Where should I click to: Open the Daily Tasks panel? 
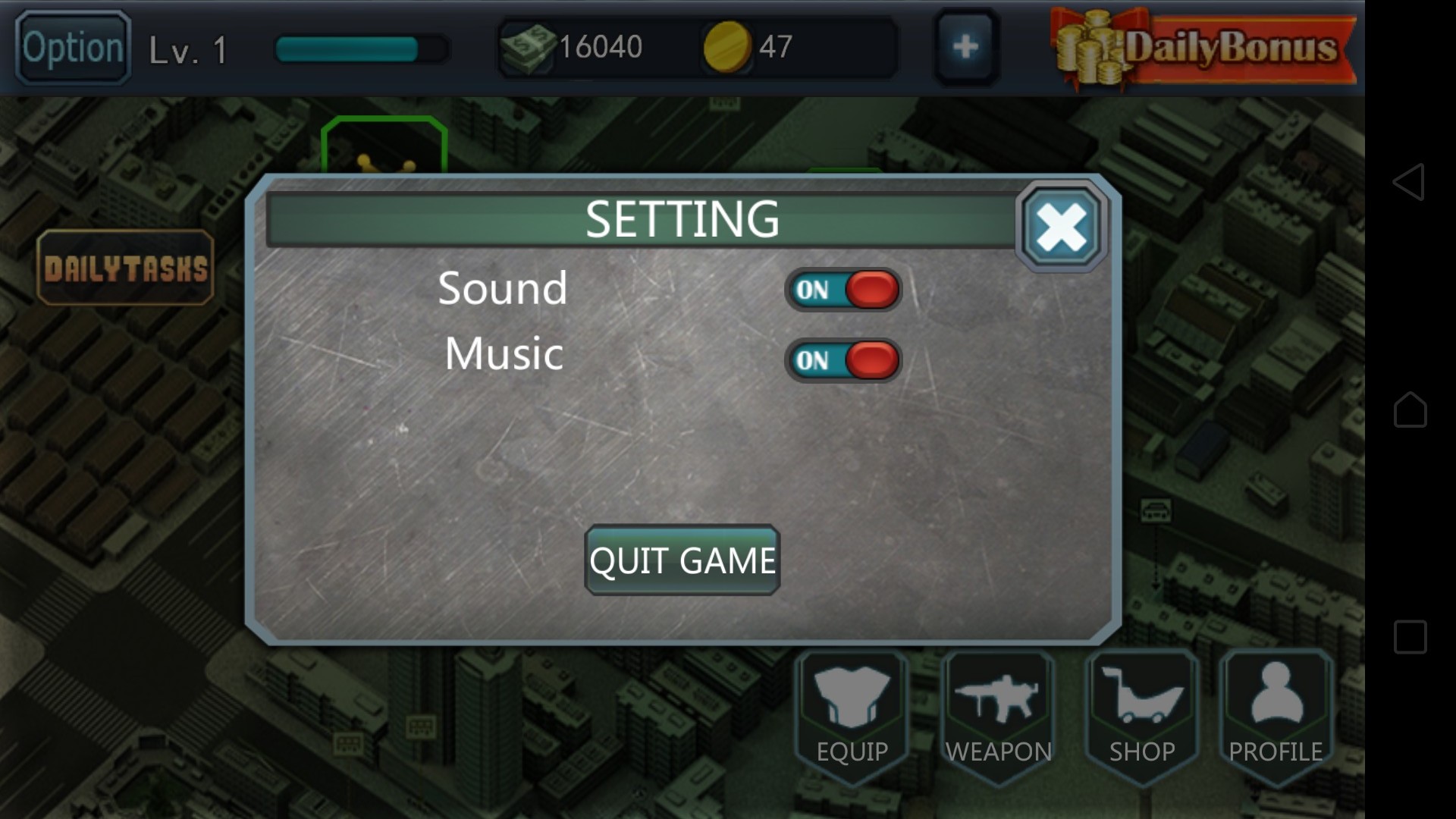(126, 268)
